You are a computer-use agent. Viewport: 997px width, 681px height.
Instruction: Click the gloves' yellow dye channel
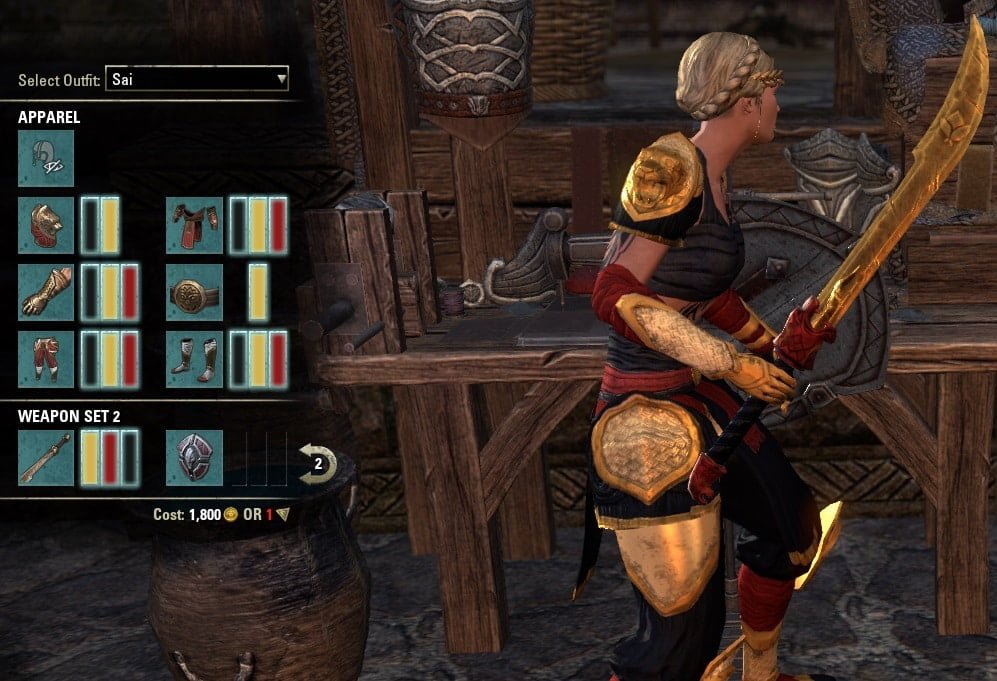(110, 292)
